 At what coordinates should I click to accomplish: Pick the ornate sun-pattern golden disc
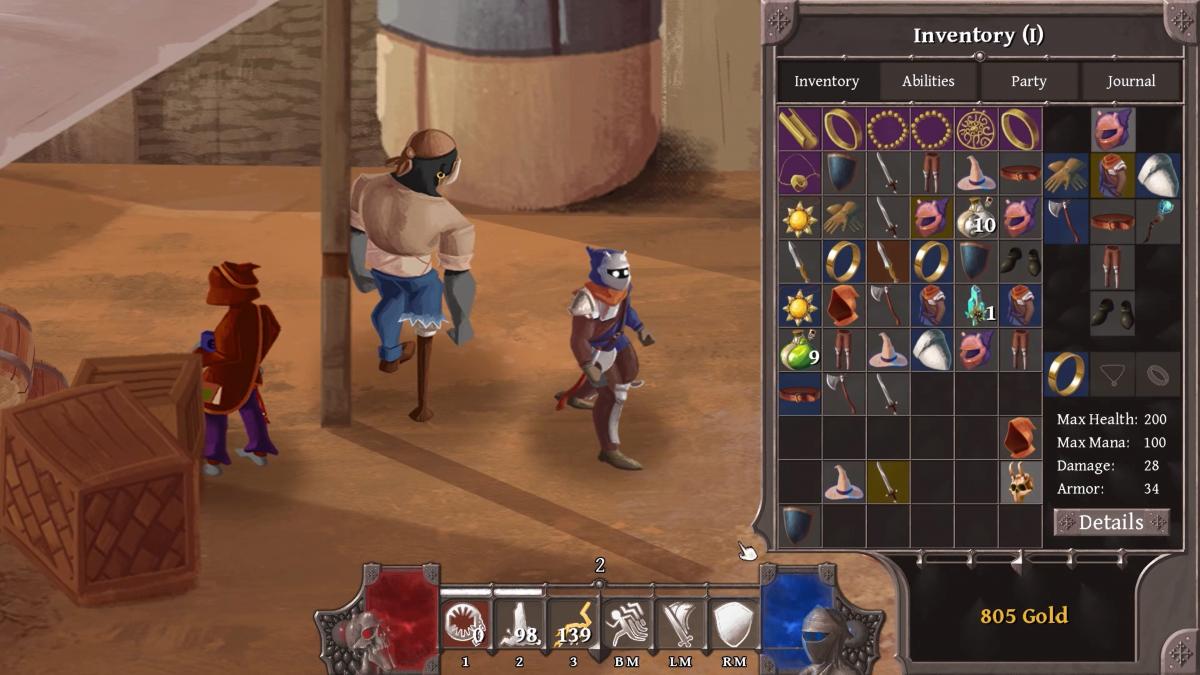tap(975, 129)
